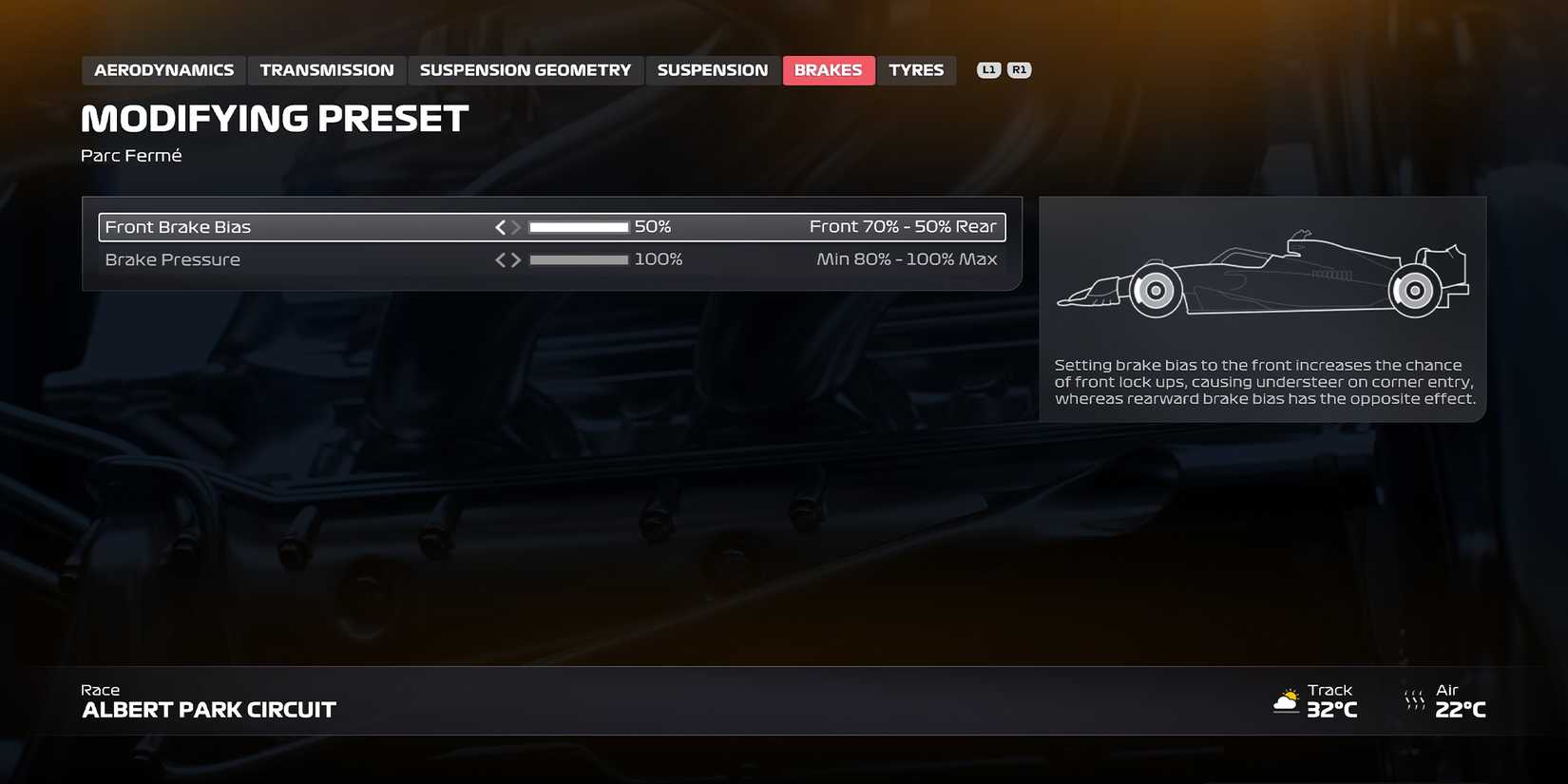The image size is (1568, 784).
Task: Decrease Front Brake Bias with left arrow
Action: coord(499,227)
